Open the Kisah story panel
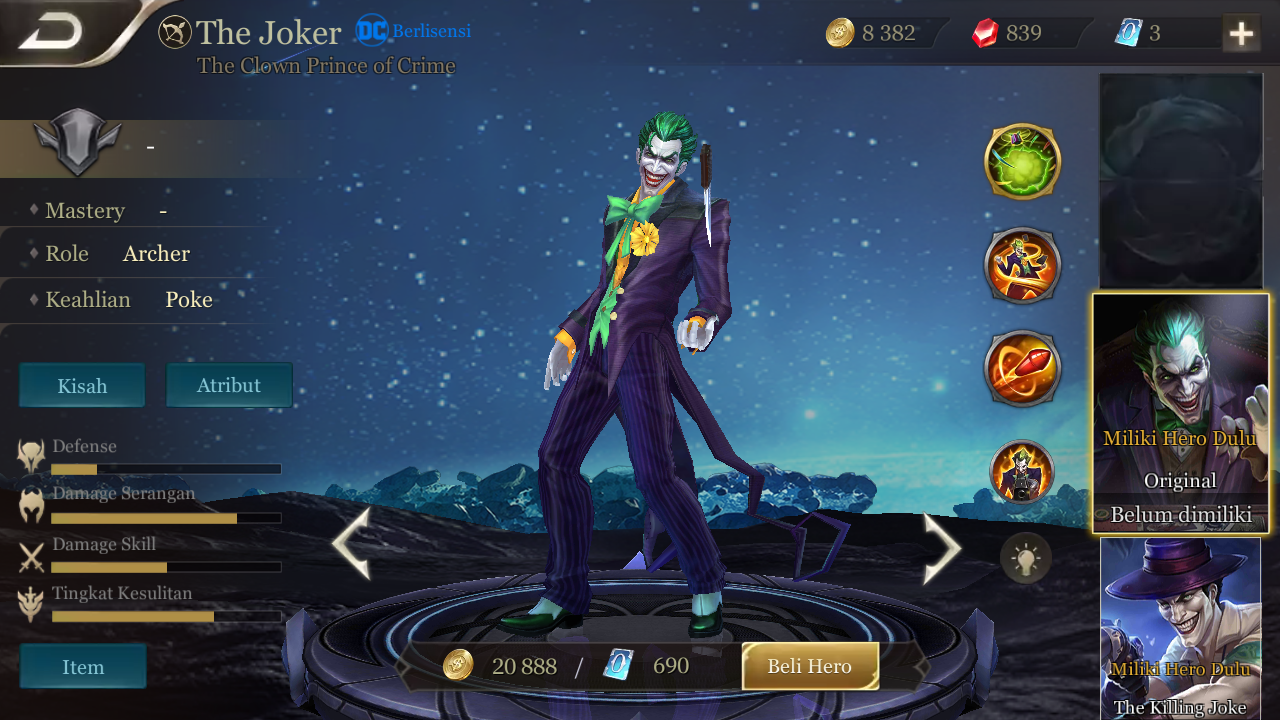This screenshot has height=720, width=1280. coord(82,386)
